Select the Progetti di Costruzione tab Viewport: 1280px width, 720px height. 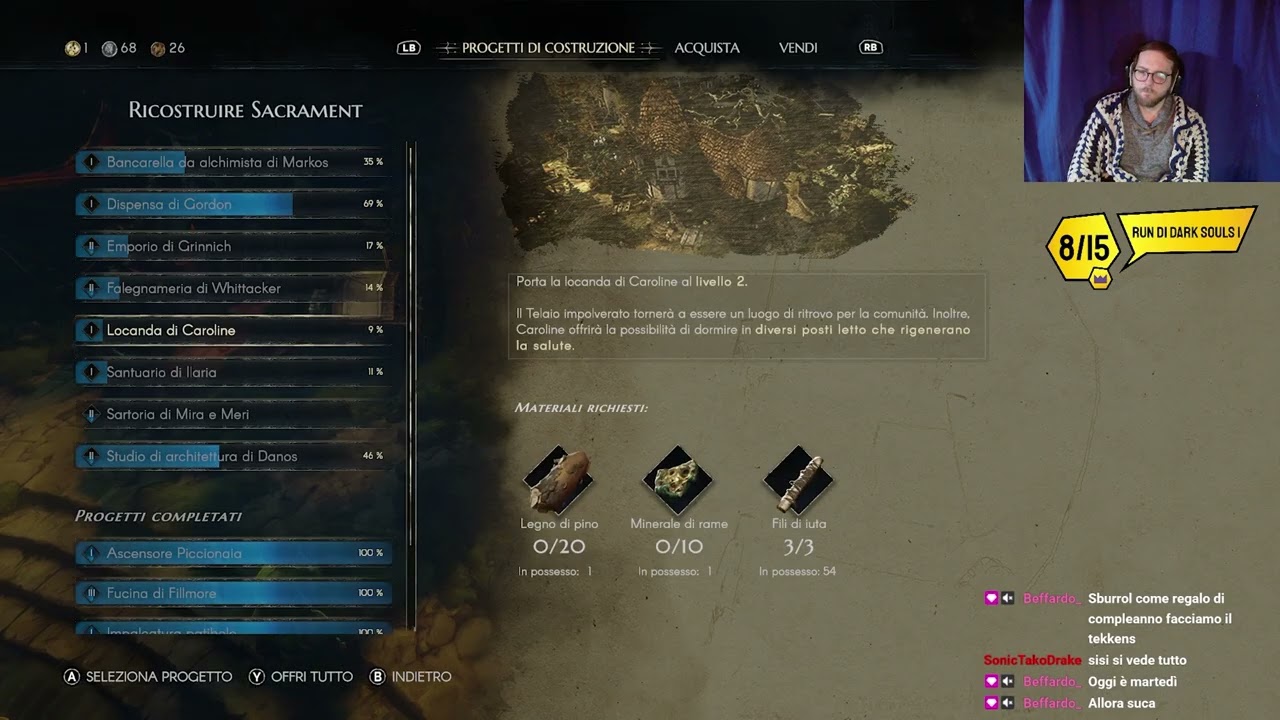pyautogui.click(x=548, y=48)
